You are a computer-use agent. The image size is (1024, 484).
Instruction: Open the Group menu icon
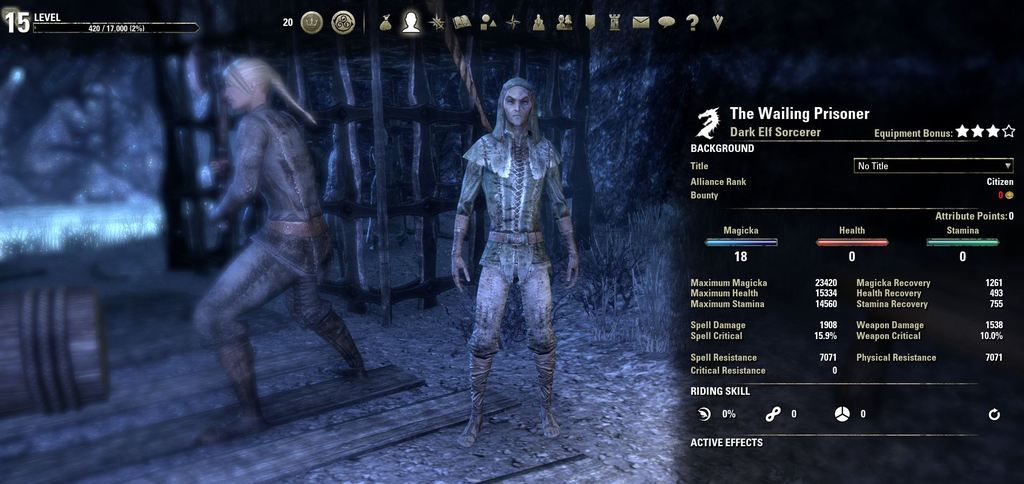click(538, 21)
